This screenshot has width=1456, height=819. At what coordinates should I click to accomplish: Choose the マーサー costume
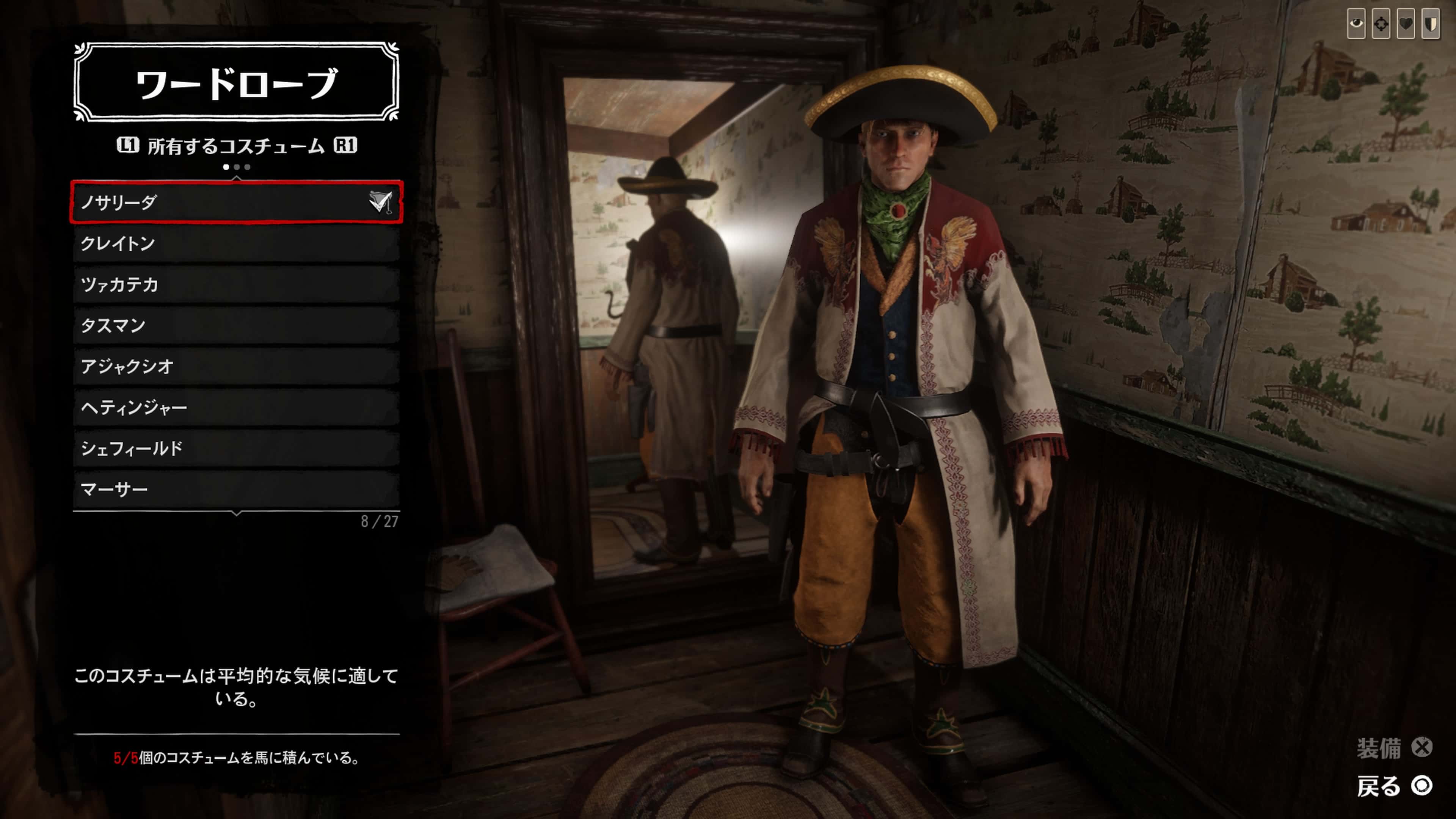pos(236,489)
